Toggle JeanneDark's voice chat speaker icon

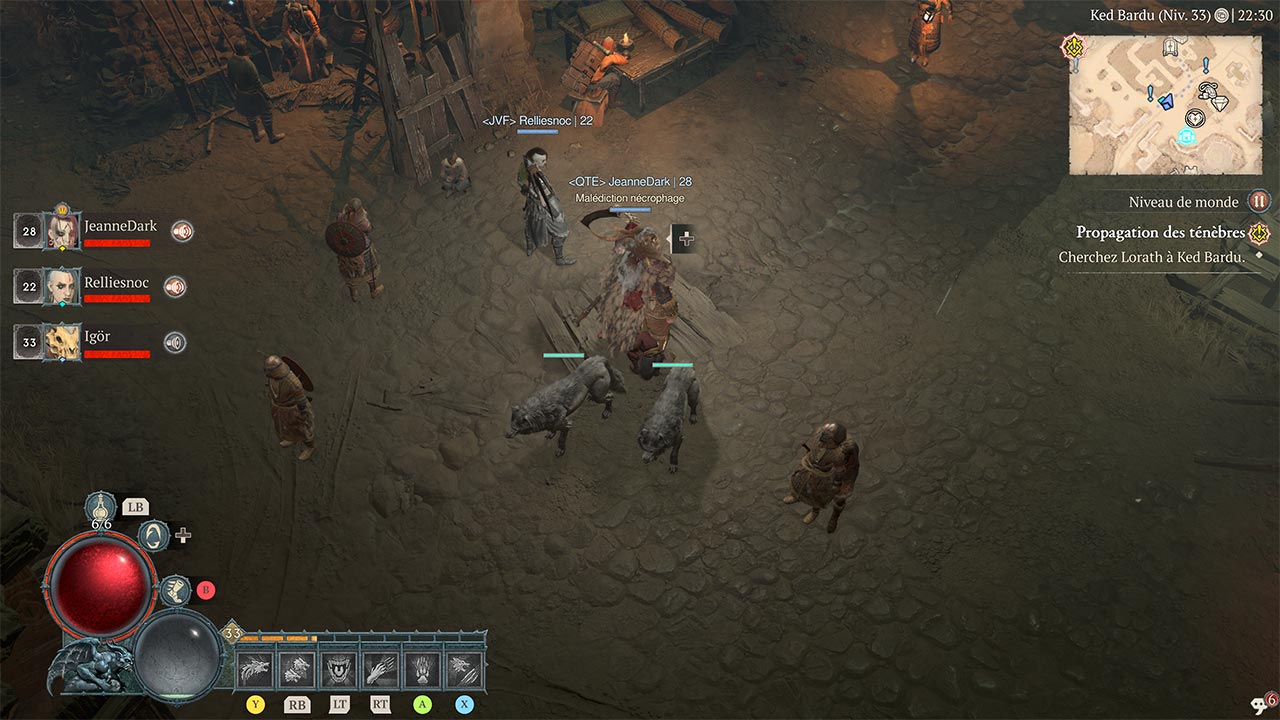[181, 231]
